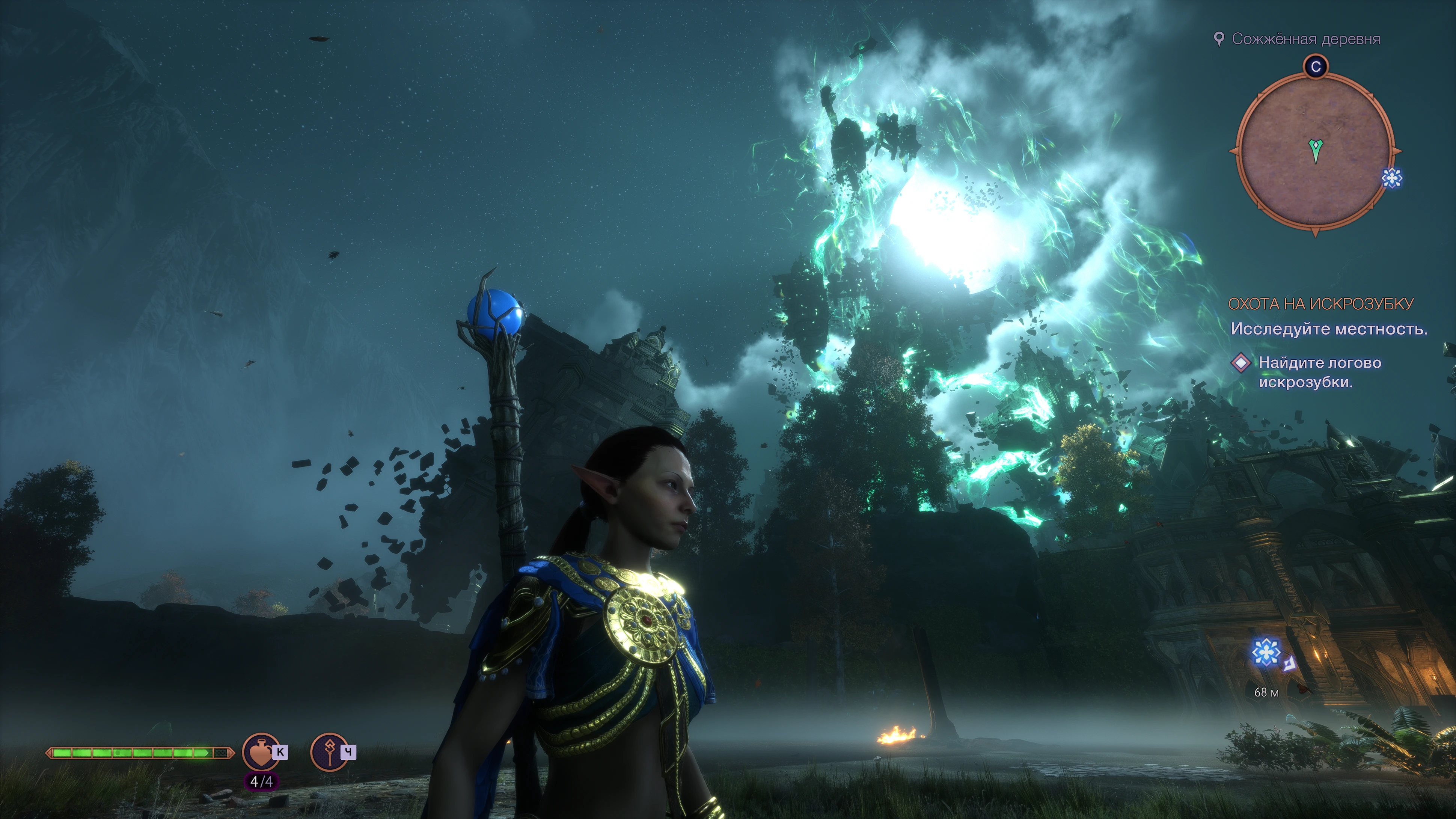Open the Охота на искрозубку quest tracker
This screenshot has height=819, width=1456.
pyautogui.click(x=1320, y=304)
